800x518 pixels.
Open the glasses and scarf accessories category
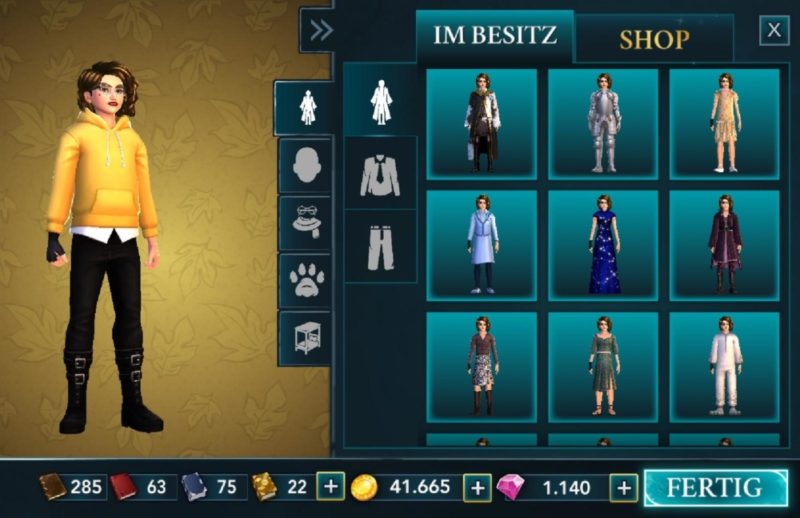(x=304, y=223)
